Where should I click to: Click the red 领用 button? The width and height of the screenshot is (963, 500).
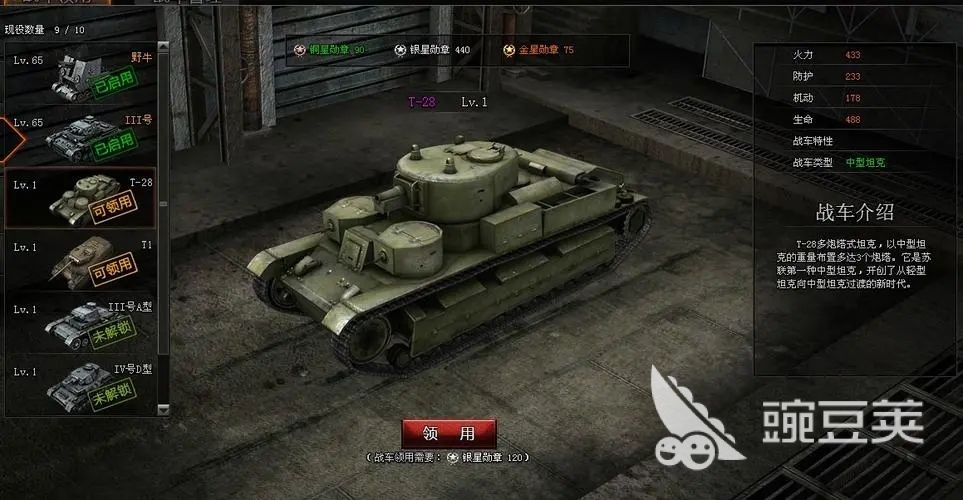click(449, 434)
